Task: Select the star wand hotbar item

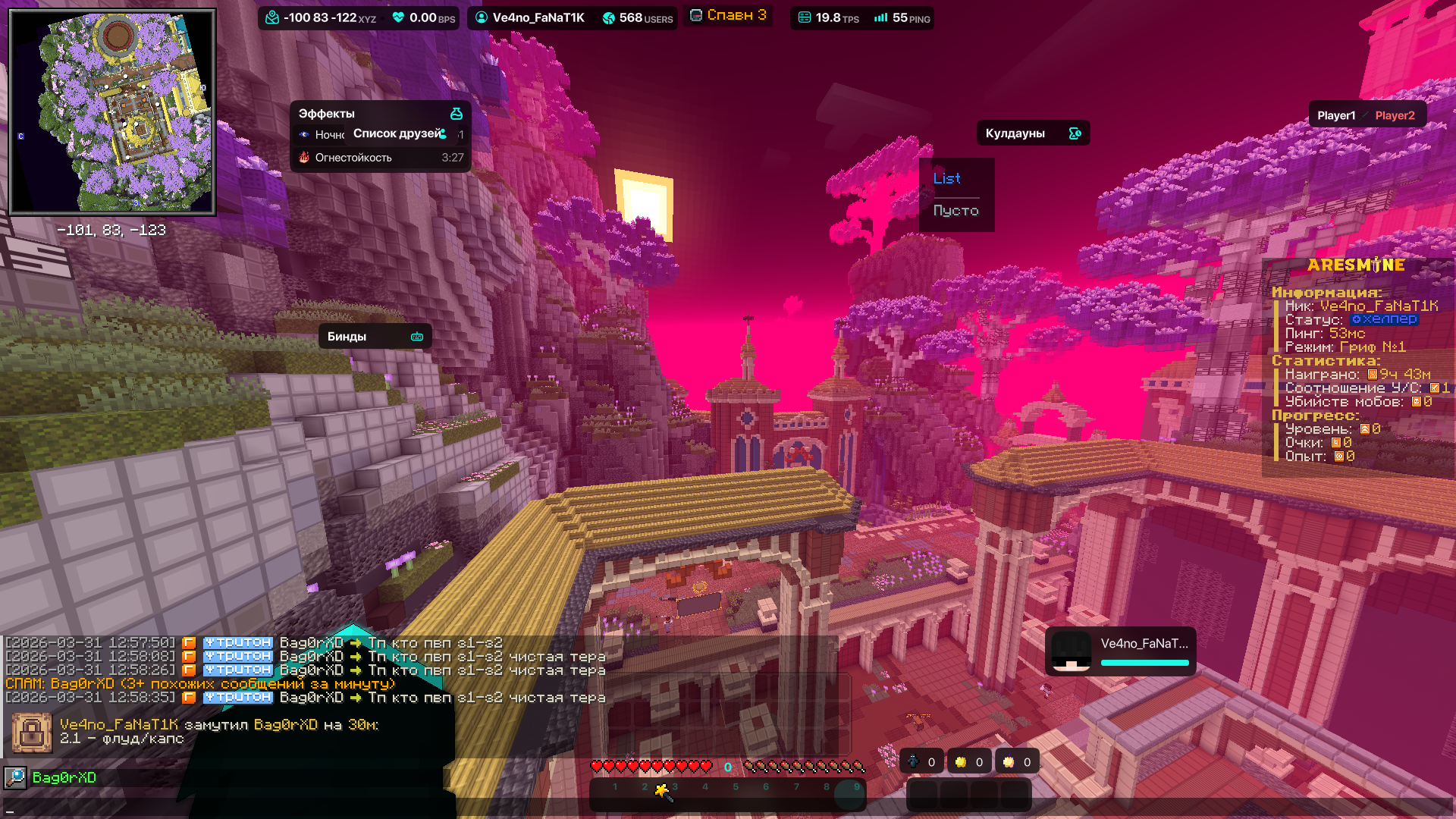Action: 662,792
